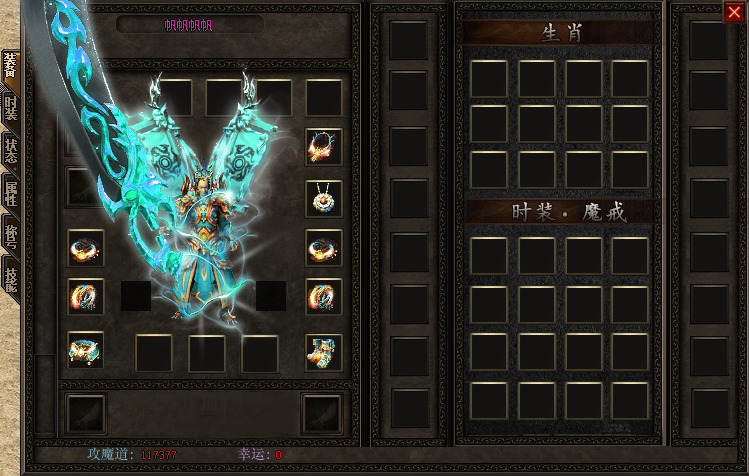This screenshot has height=476, width=749.
Task: Show the 状态 status tab
Action: point(10,151)
